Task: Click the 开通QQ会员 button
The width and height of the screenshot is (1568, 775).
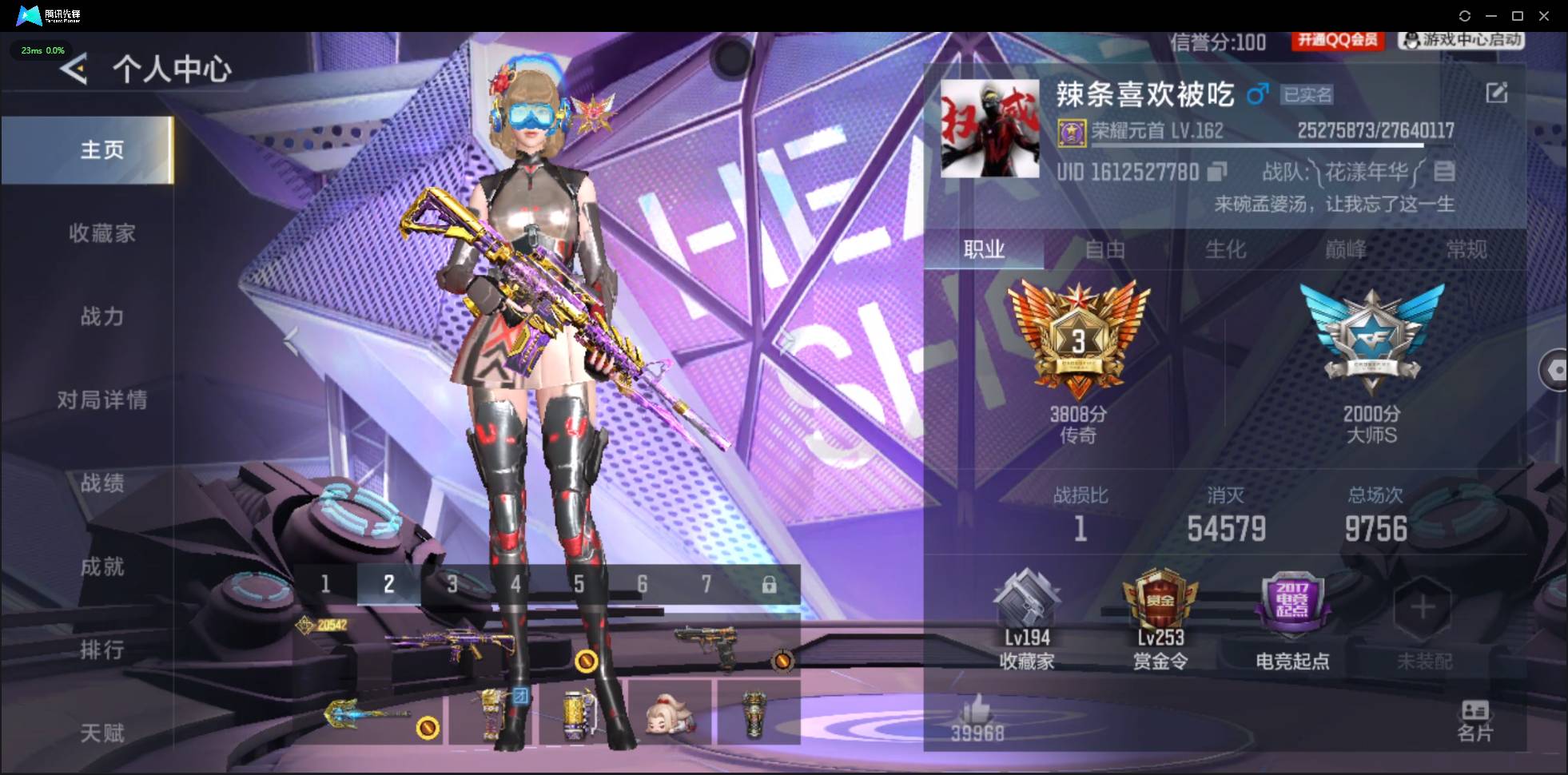Action: point(1337,42)
